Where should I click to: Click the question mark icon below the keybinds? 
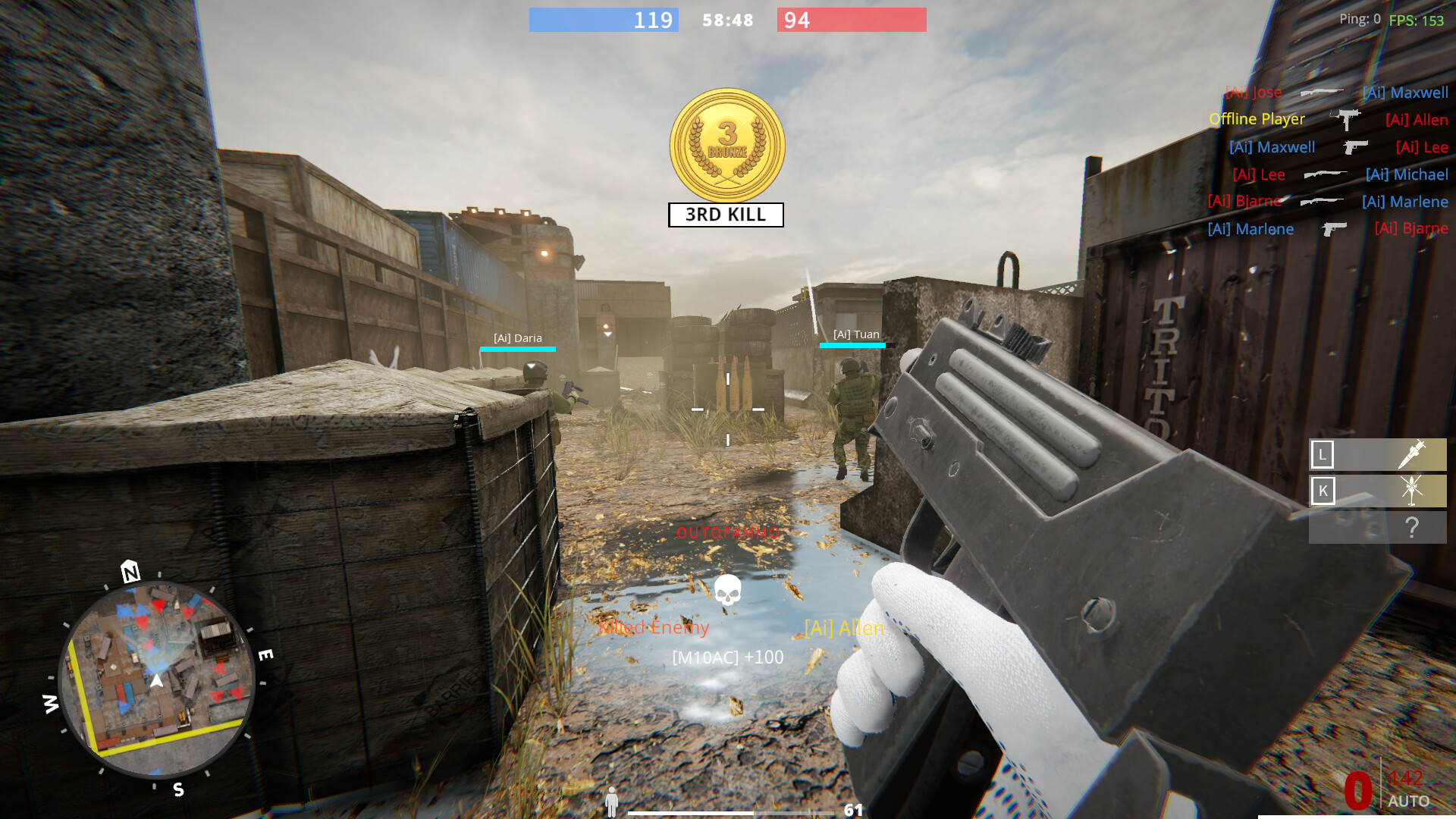[1412, 526]
